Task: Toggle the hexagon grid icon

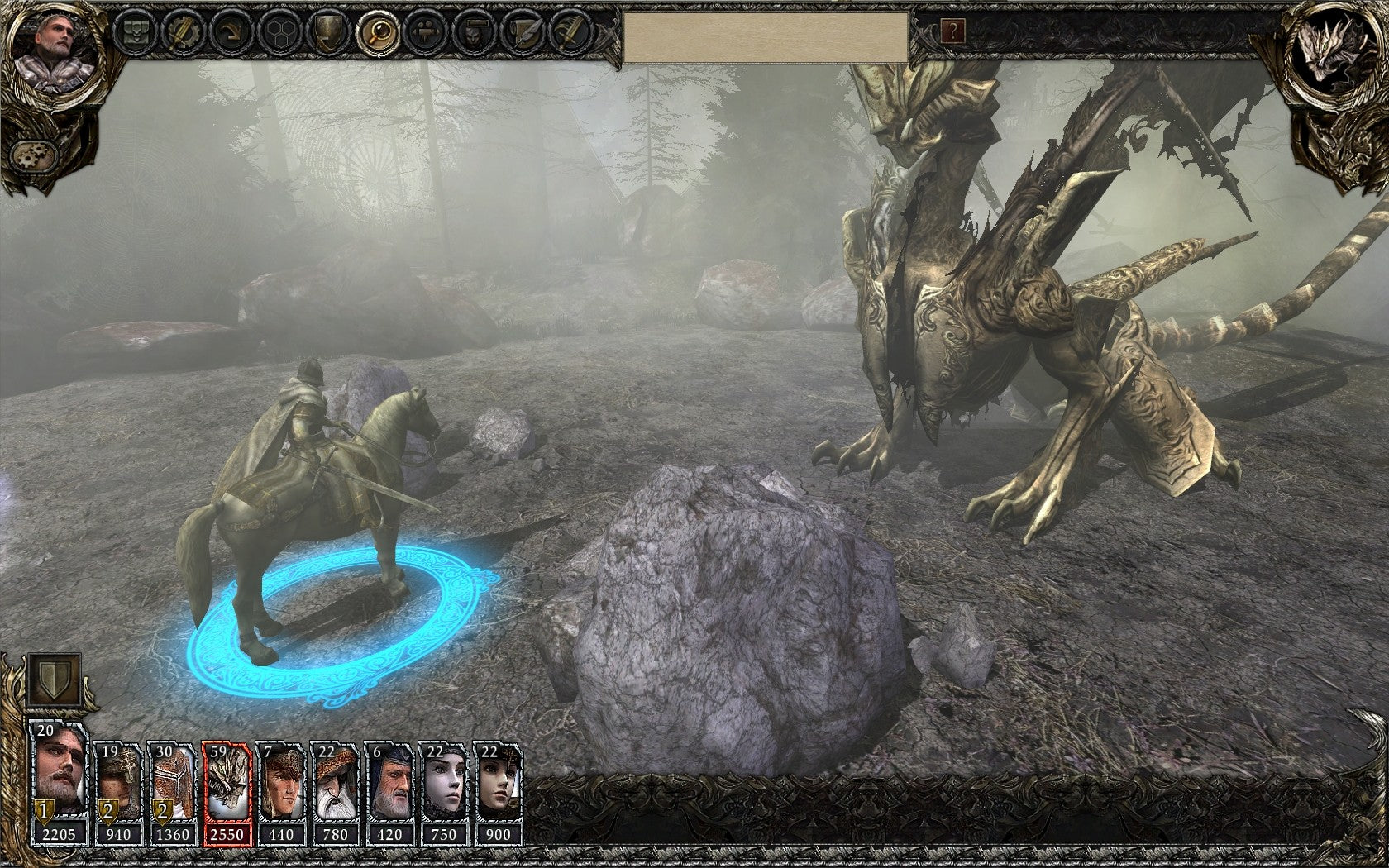Action: [279, 33]
